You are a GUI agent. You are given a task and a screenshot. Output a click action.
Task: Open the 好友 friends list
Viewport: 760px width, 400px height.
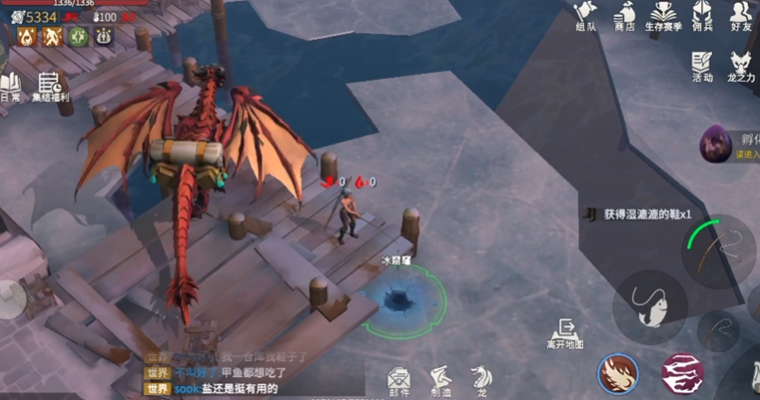741,14
